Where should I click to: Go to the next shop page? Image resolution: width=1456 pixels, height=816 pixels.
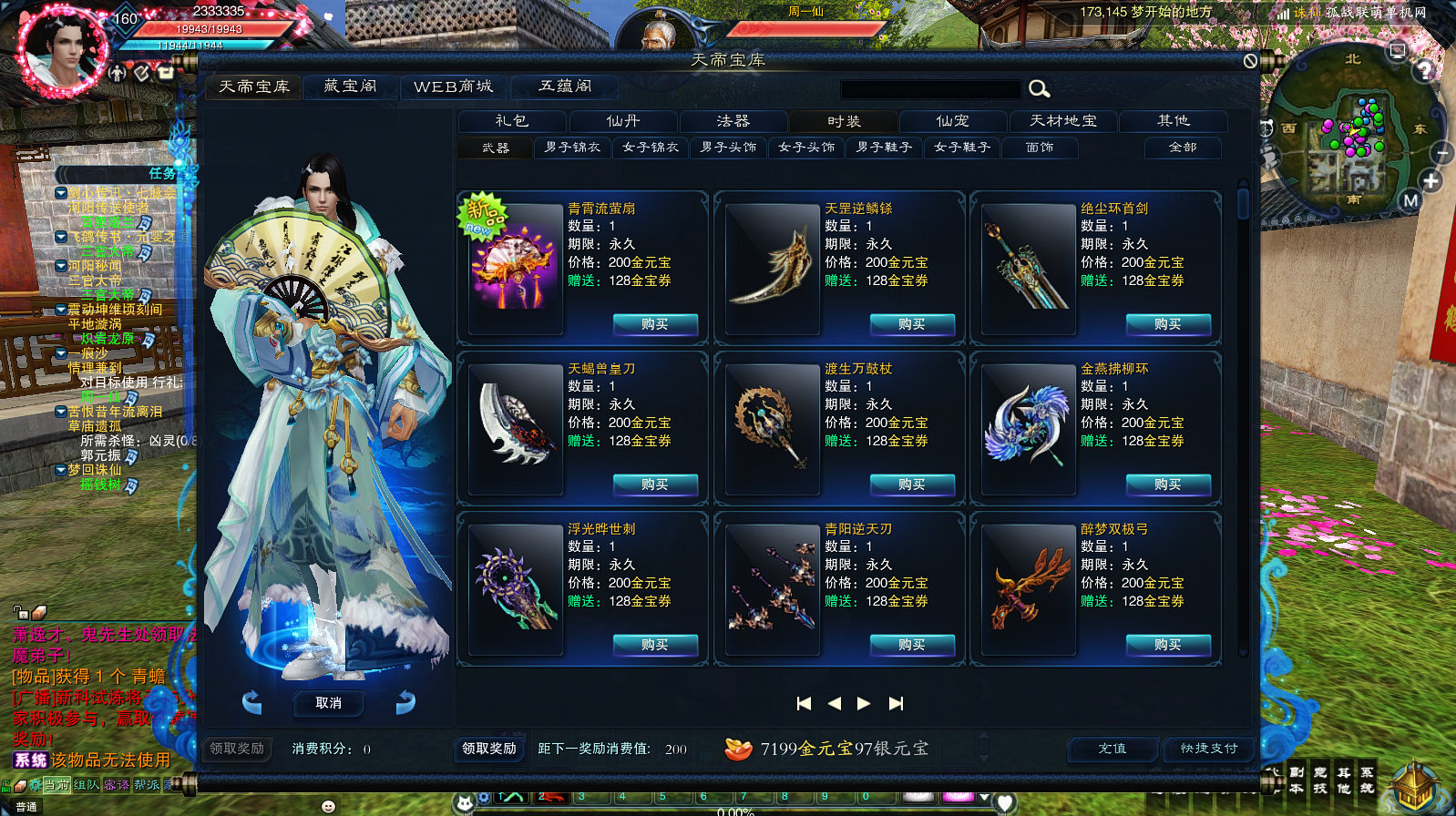pos(864,703)
